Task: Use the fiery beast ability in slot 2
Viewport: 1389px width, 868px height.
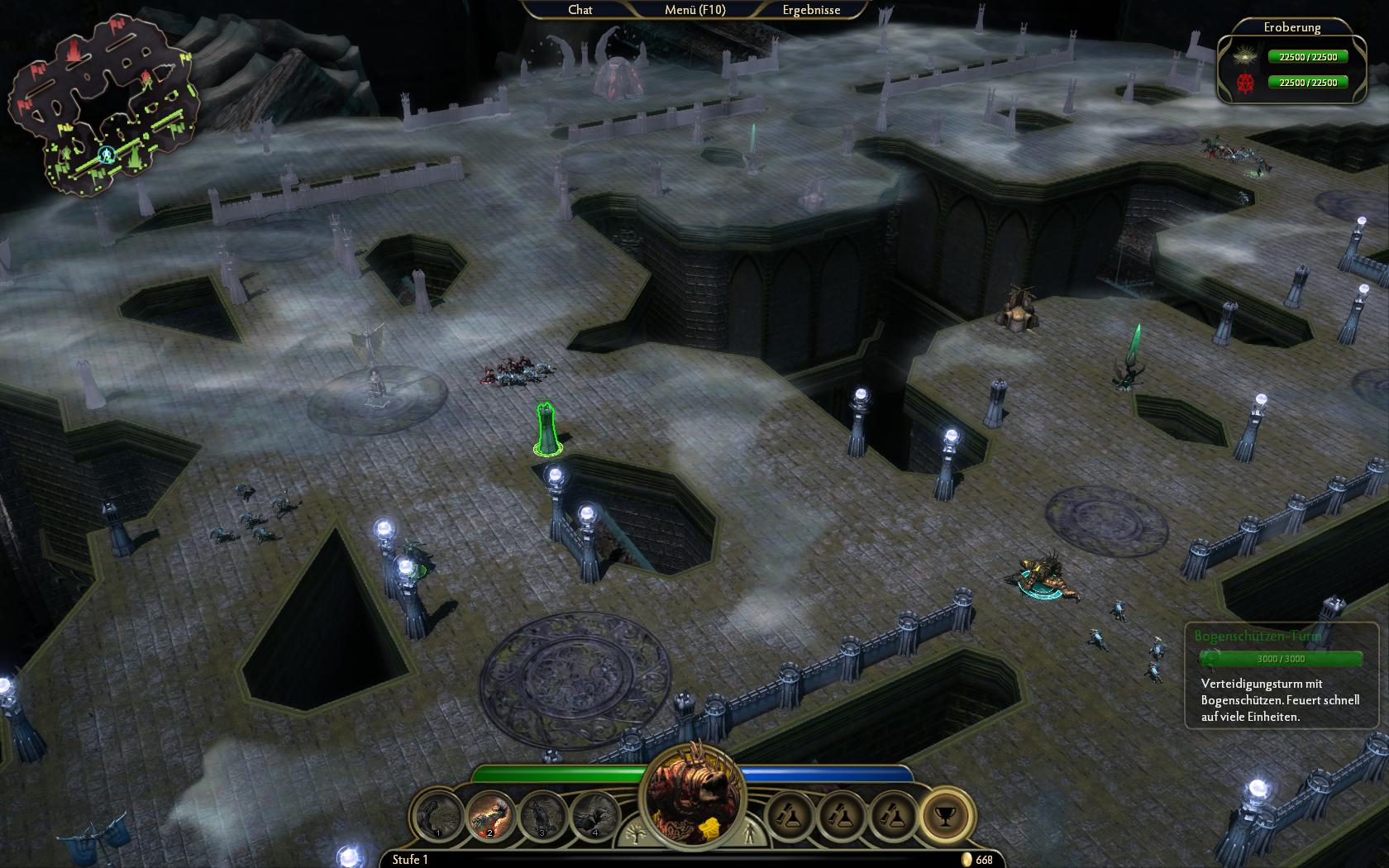Action: [491, 815]
